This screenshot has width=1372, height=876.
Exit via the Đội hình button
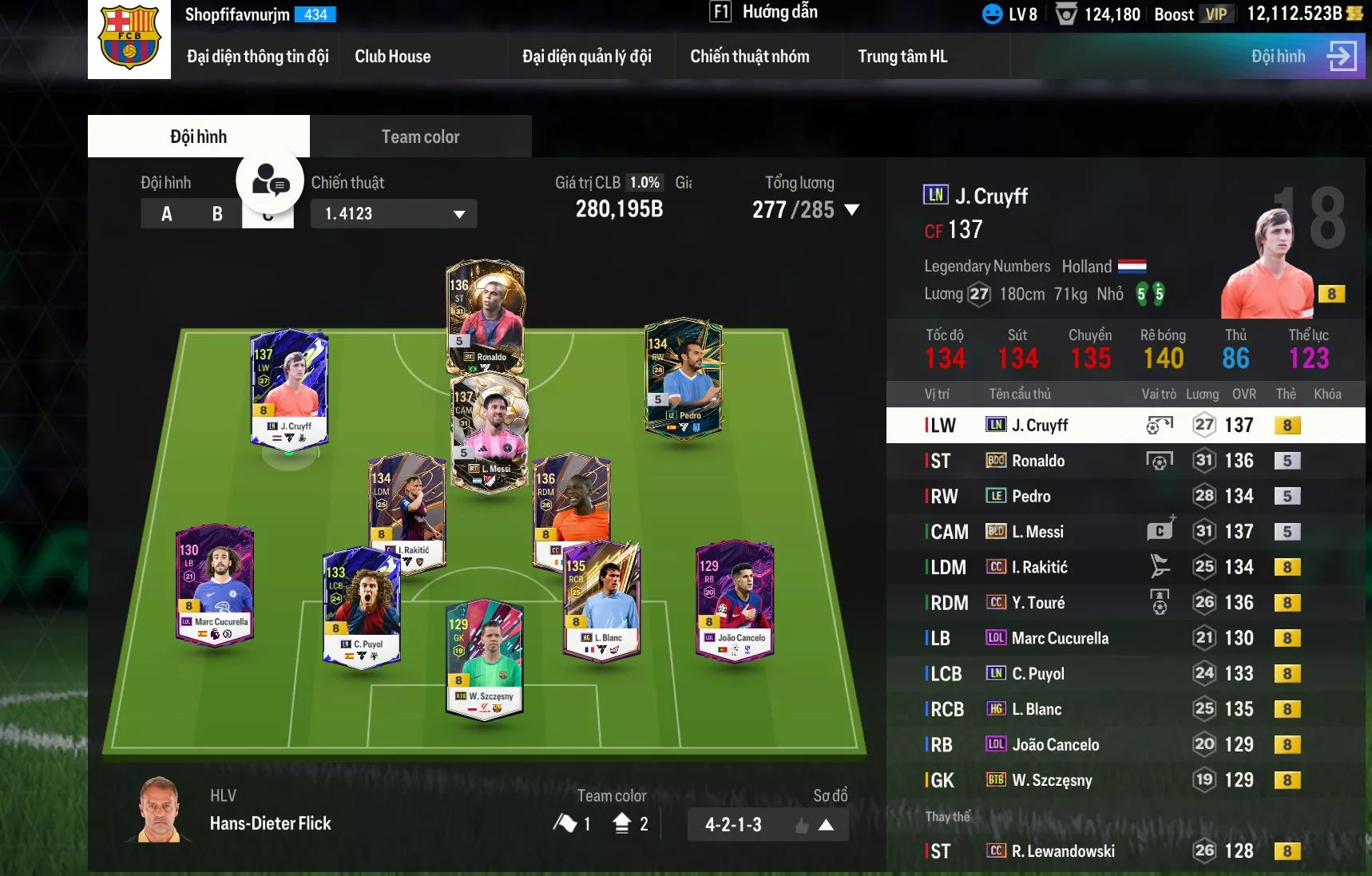[x=1303, y=57]
